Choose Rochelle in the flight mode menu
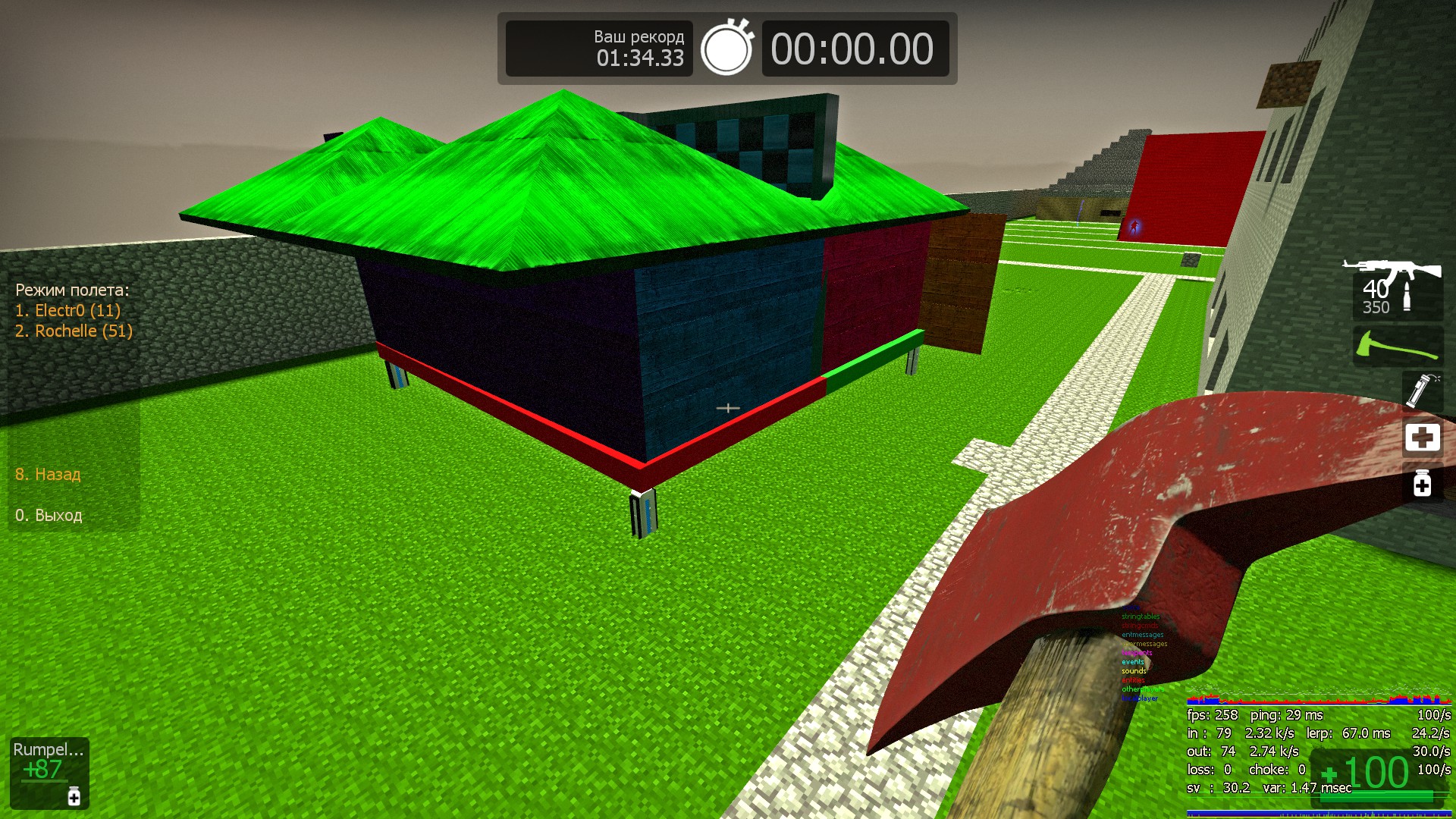 [x=74, y=331]
